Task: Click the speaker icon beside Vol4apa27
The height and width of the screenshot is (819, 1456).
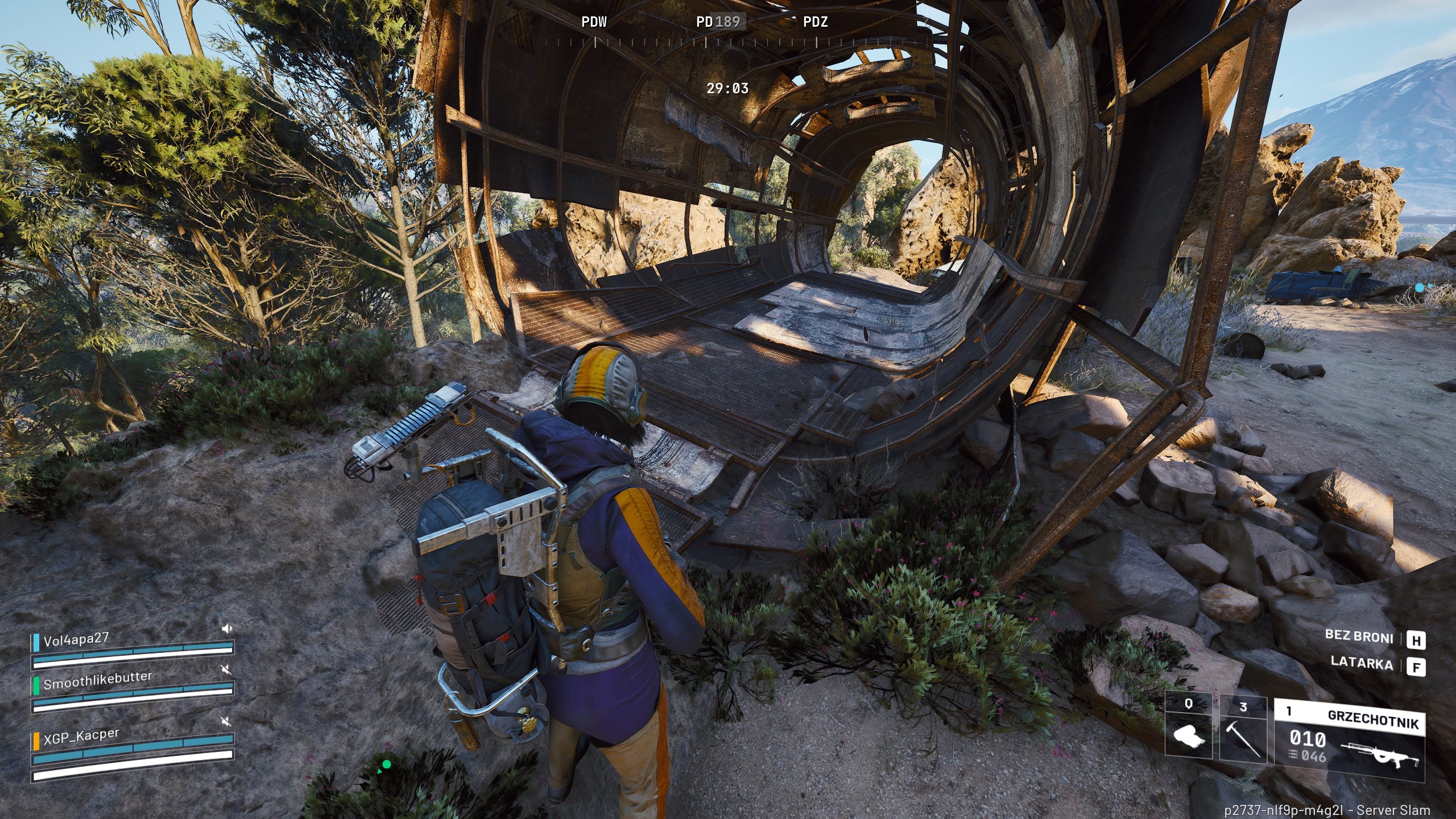Action: point(227,628)
